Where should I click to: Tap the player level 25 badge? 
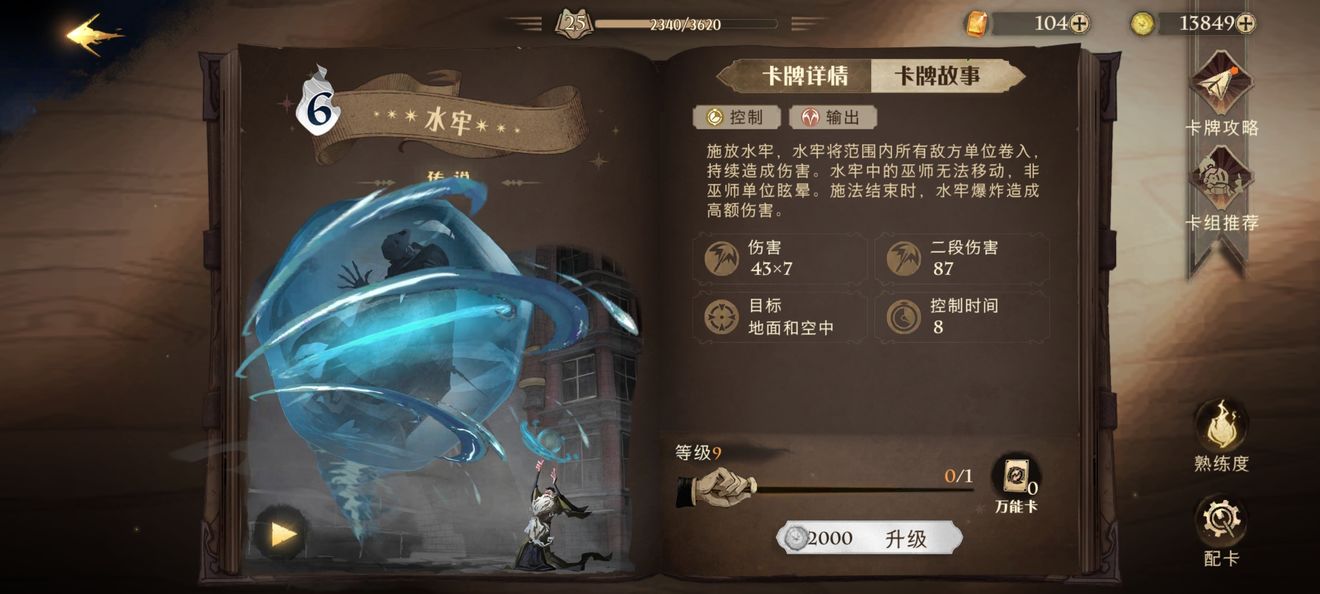[574, 23]
